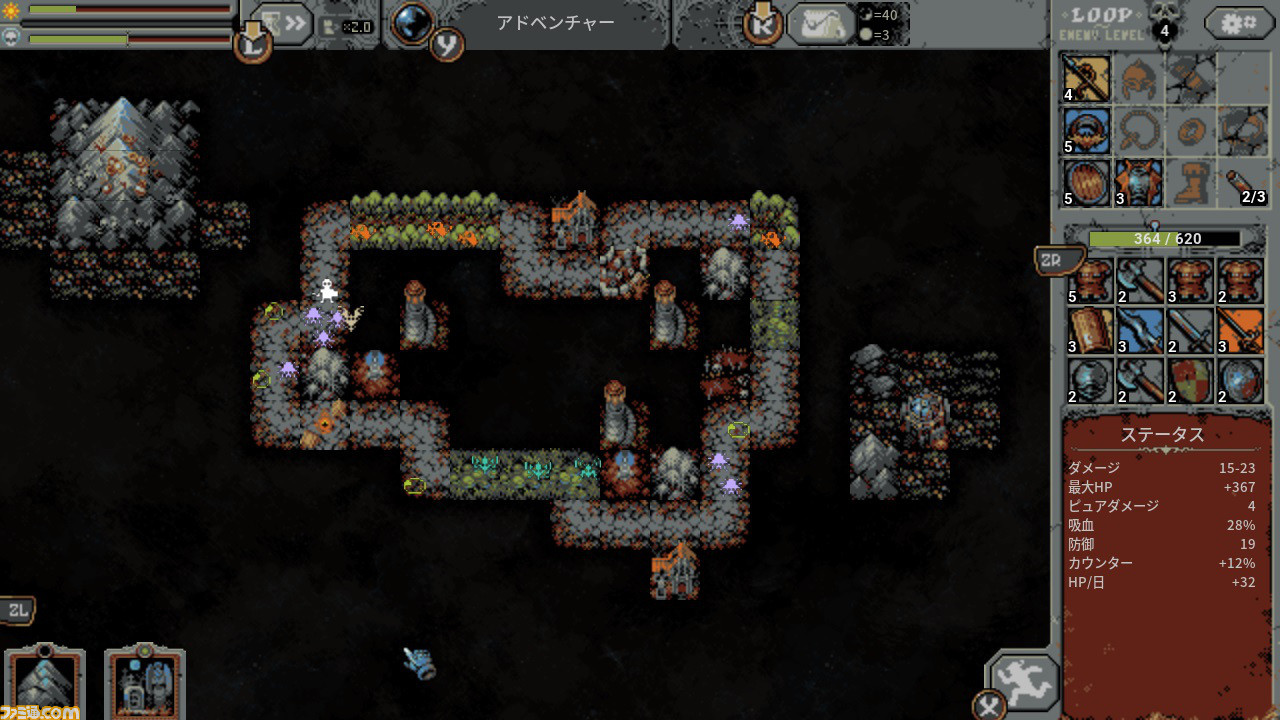Open the gear settings menu
This screenshot has height=720, width=1280.
[1238, 23]
